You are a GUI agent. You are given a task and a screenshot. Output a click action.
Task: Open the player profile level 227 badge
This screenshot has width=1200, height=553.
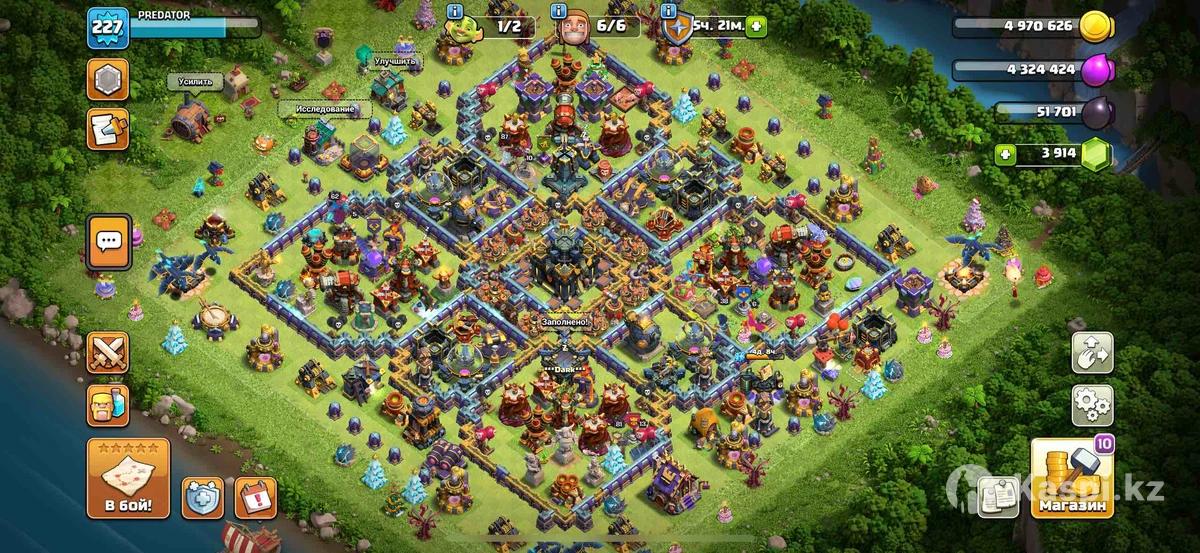(106, 28)
